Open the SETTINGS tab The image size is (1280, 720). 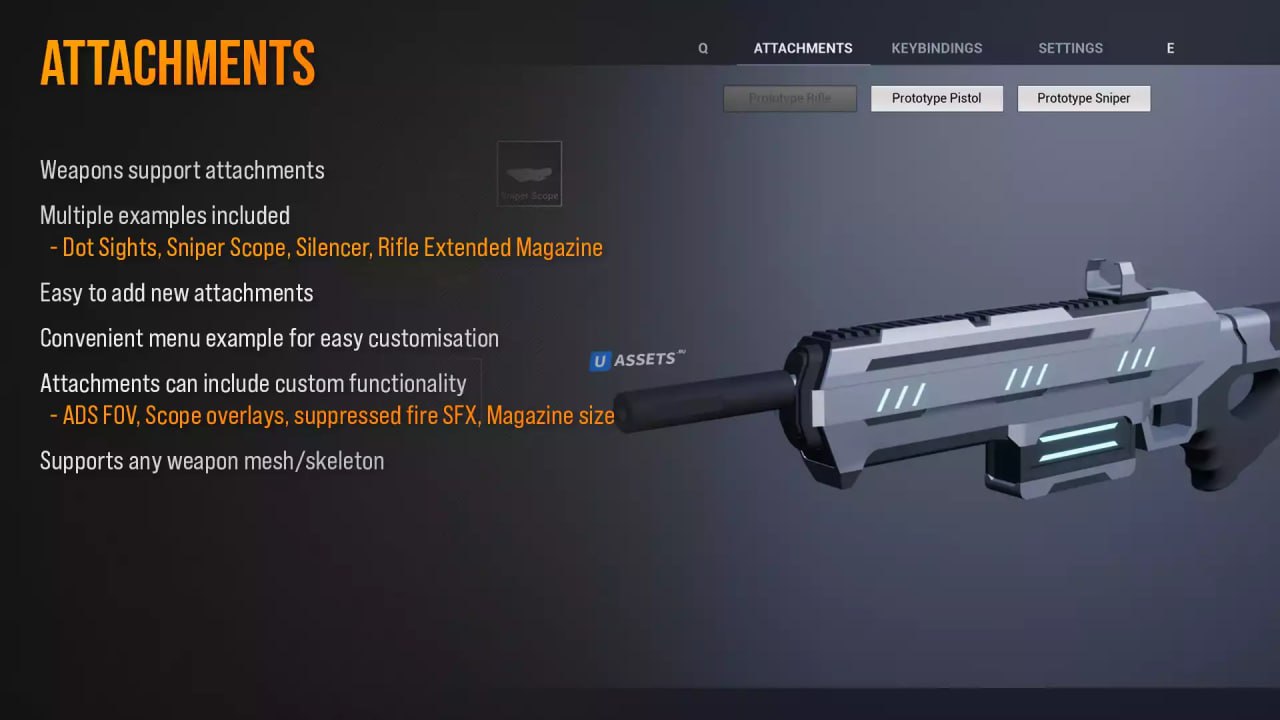[1070, 47]
